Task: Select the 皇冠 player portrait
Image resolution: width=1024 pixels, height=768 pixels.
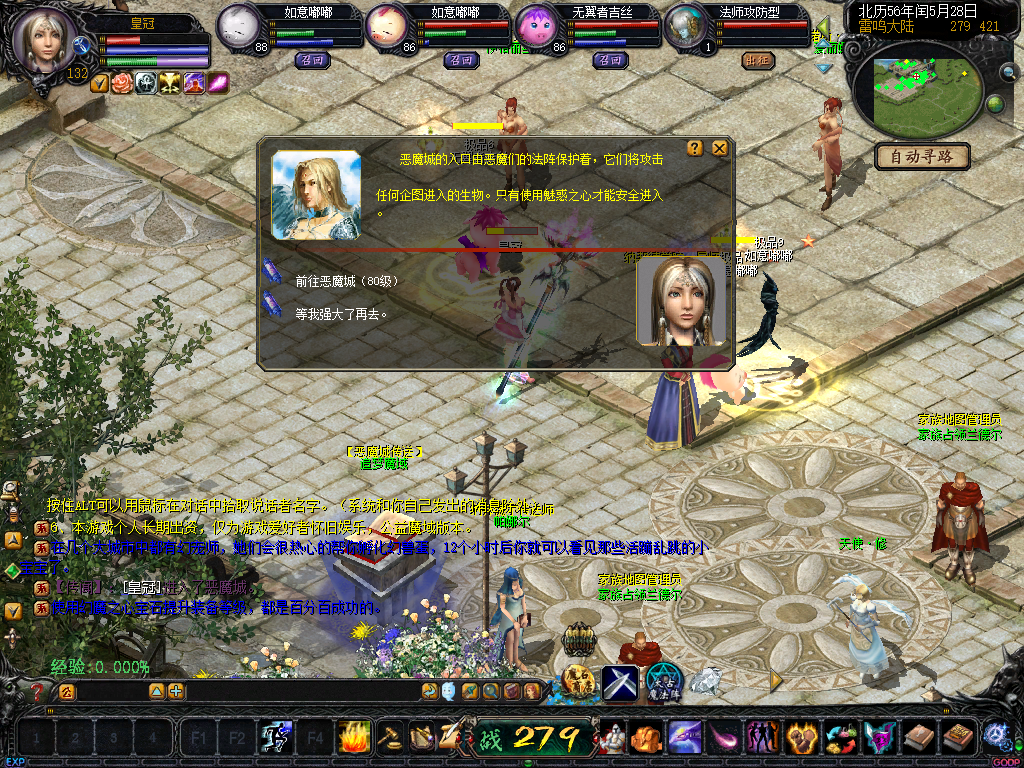Action: (x=44, y=40)
